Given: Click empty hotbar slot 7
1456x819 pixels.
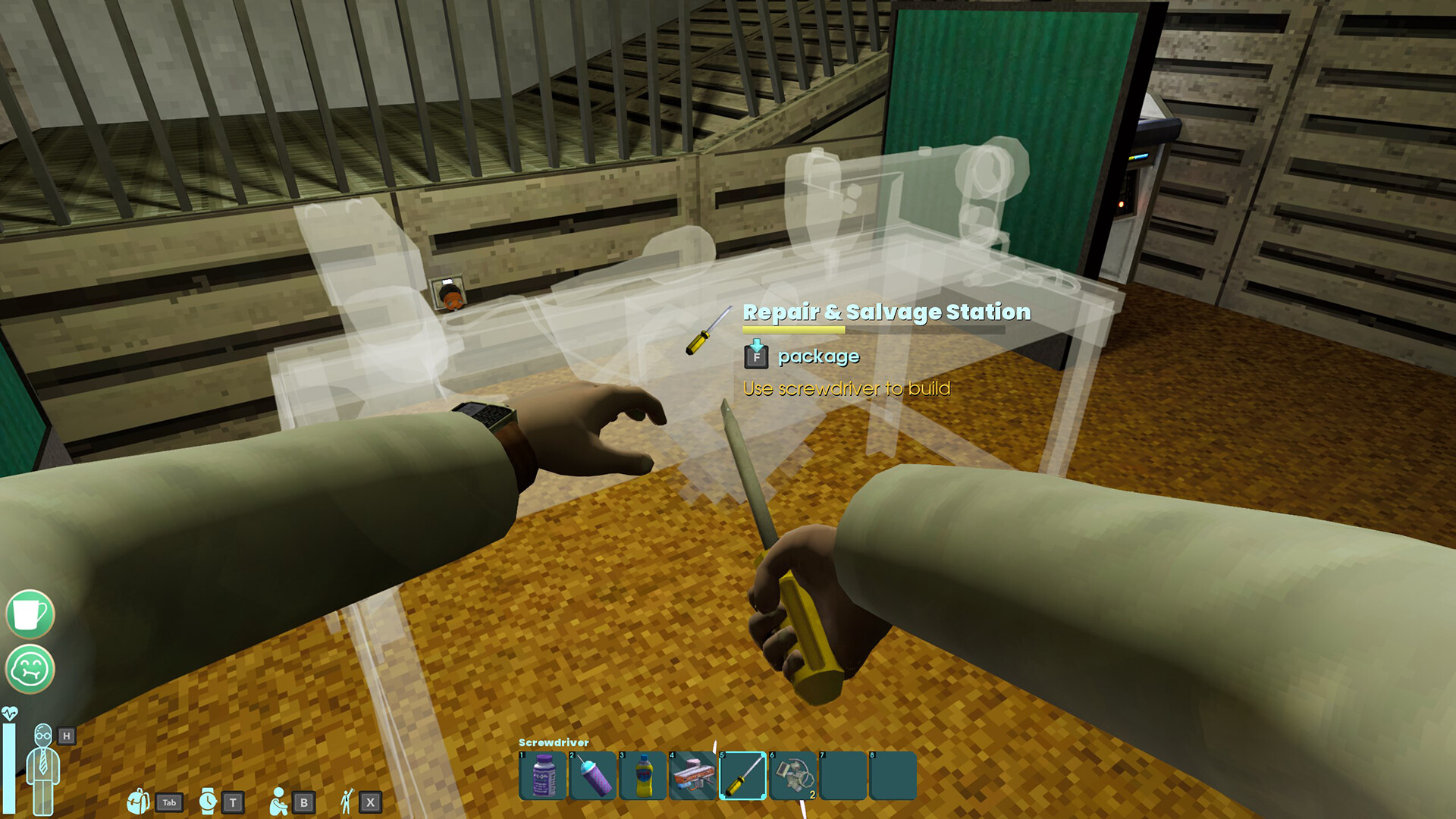Looking at the screenshot, I should click(x=842, y=773).
